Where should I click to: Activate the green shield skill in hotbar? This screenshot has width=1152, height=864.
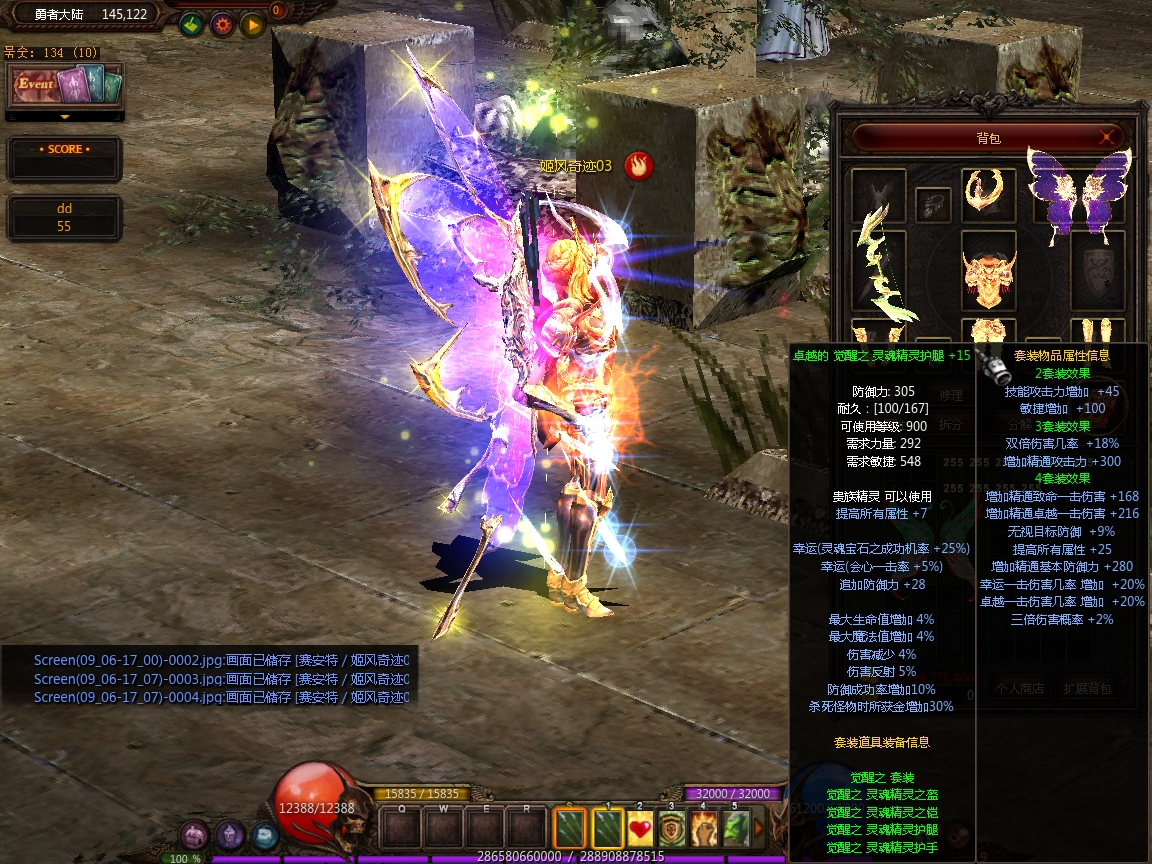click(x=672, y=828)
